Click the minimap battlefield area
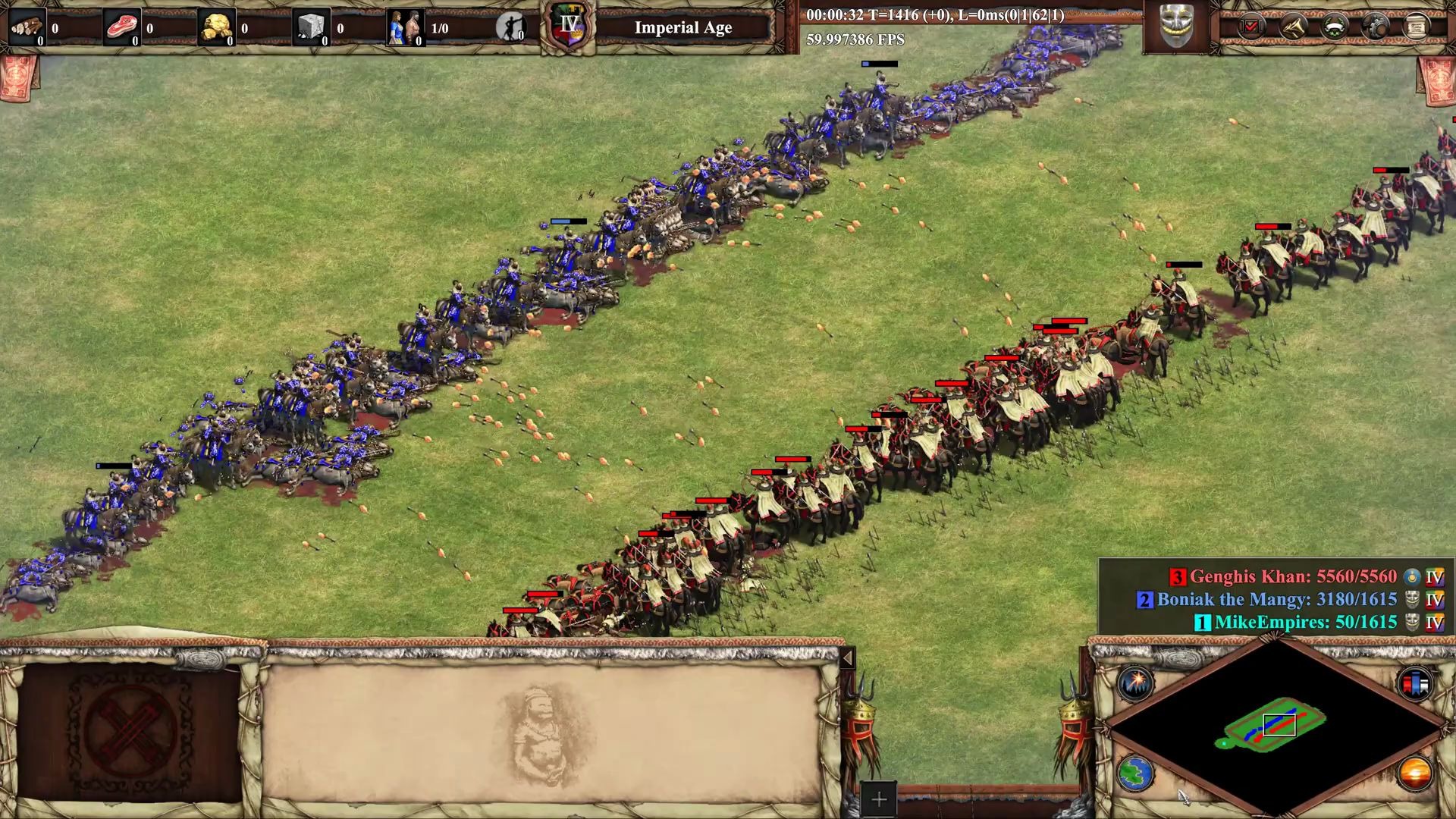This screenshot has height=819, width=1456. (1276, 724)
